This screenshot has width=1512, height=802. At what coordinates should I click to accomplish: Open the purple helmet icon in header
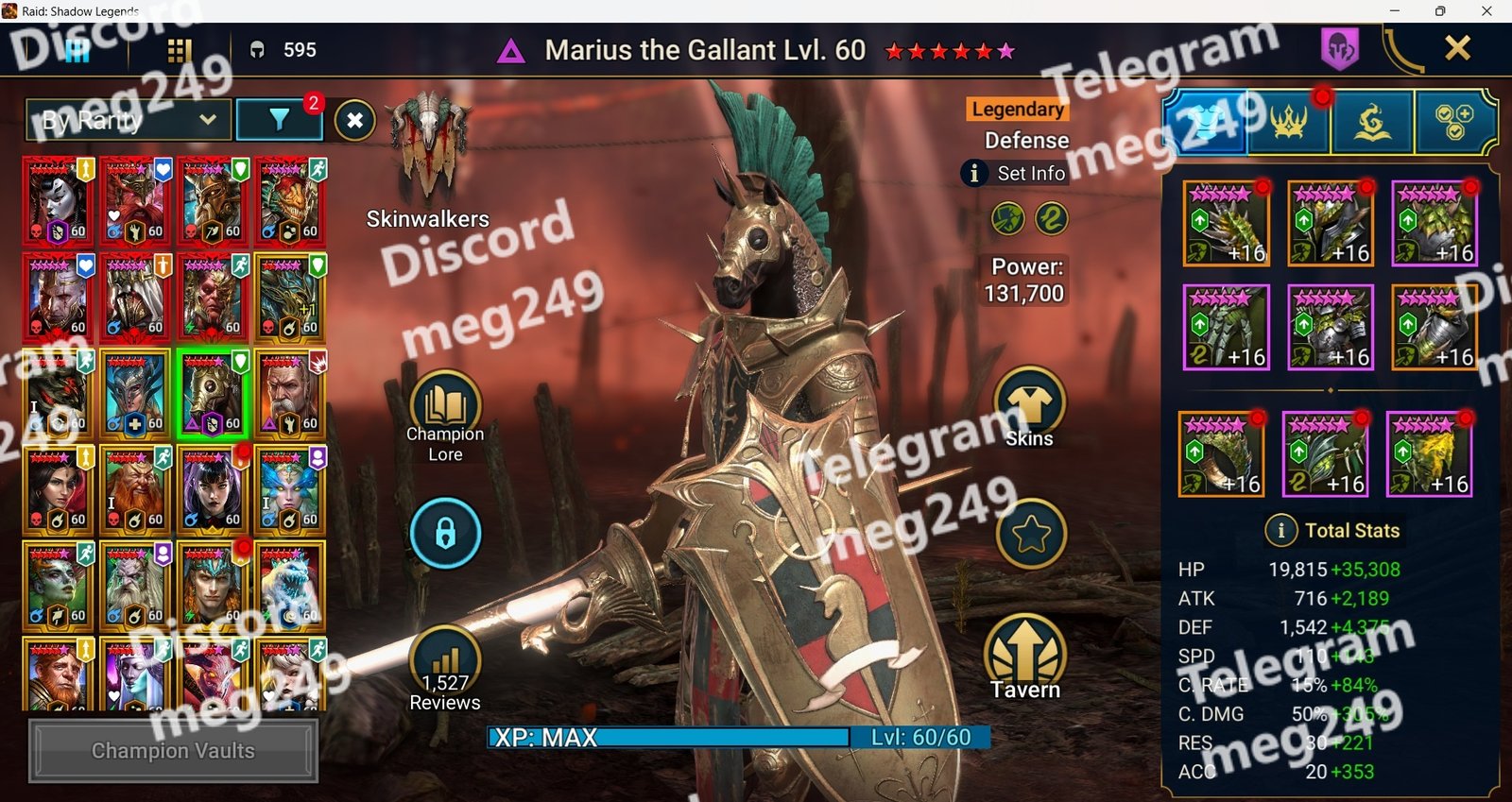pyautogui.click(x=1339, y=48)
